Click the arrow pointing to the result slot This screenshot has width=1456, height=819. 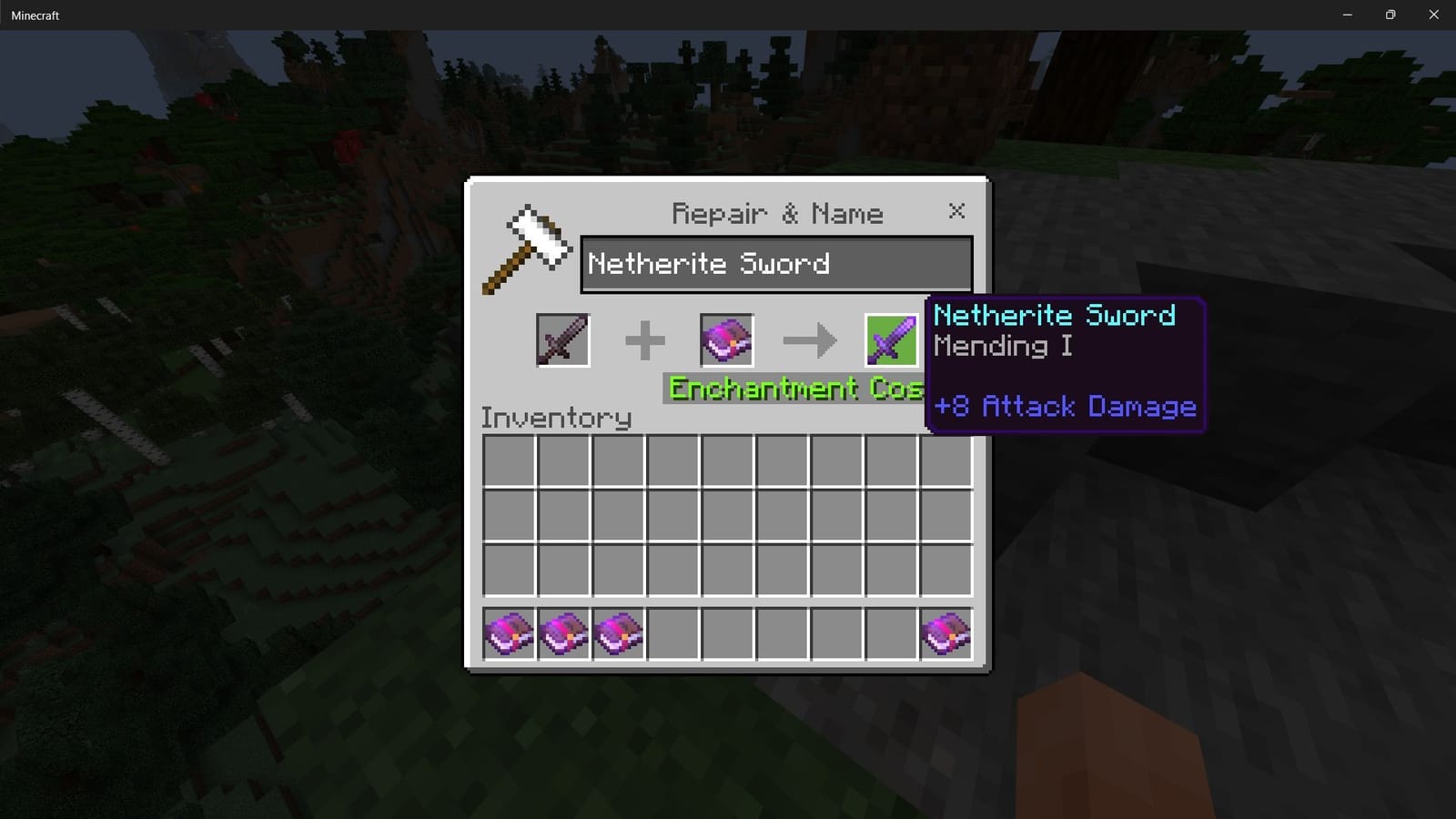coord(809,339)
